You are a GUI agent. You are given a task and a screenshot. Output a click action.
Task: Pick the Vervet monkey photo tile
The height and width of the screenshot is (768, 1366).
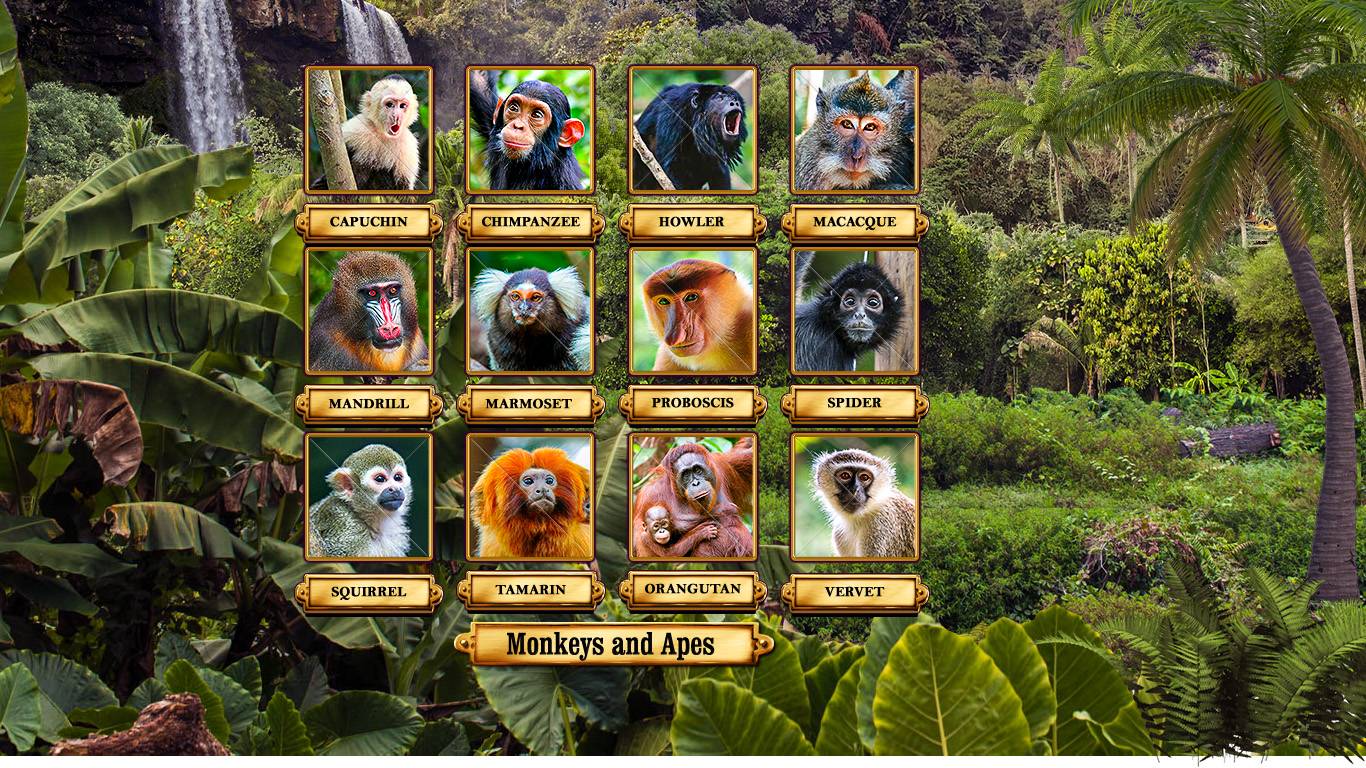click(x=855, y=496)
